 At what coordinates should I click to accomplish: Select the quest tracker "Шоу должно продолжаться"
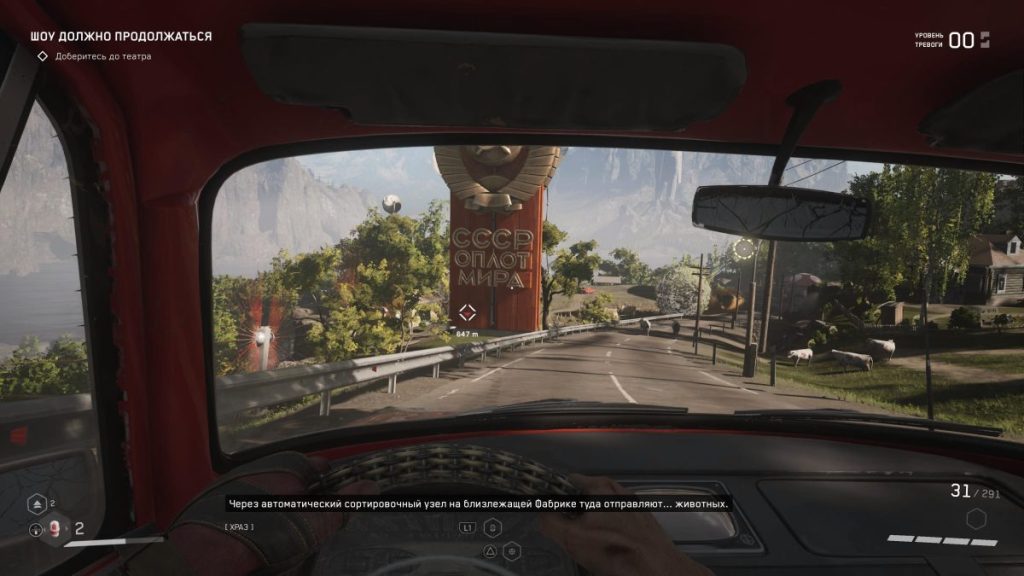[121, 36]
